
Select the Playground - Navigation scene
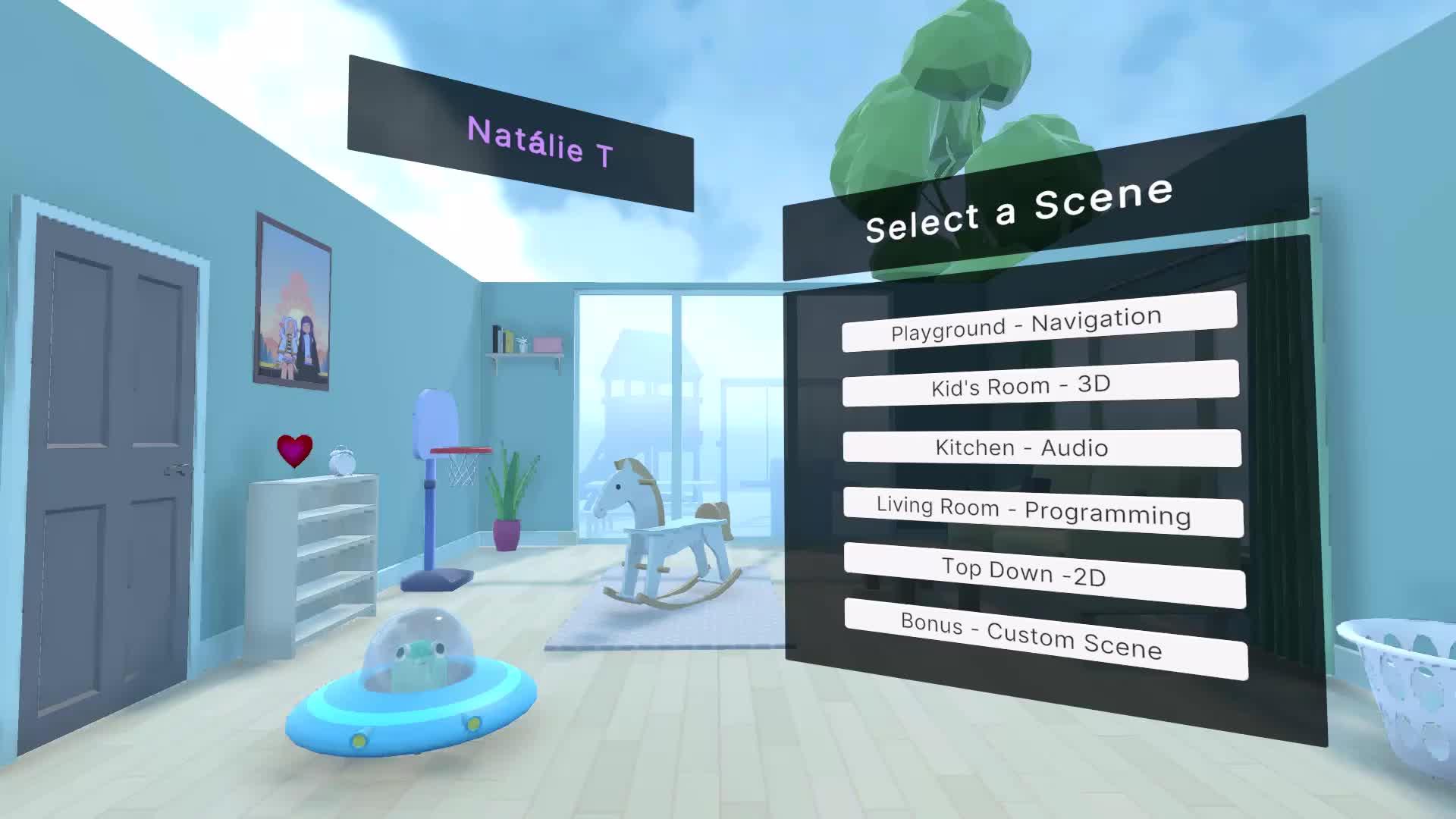coord(1039,322)
